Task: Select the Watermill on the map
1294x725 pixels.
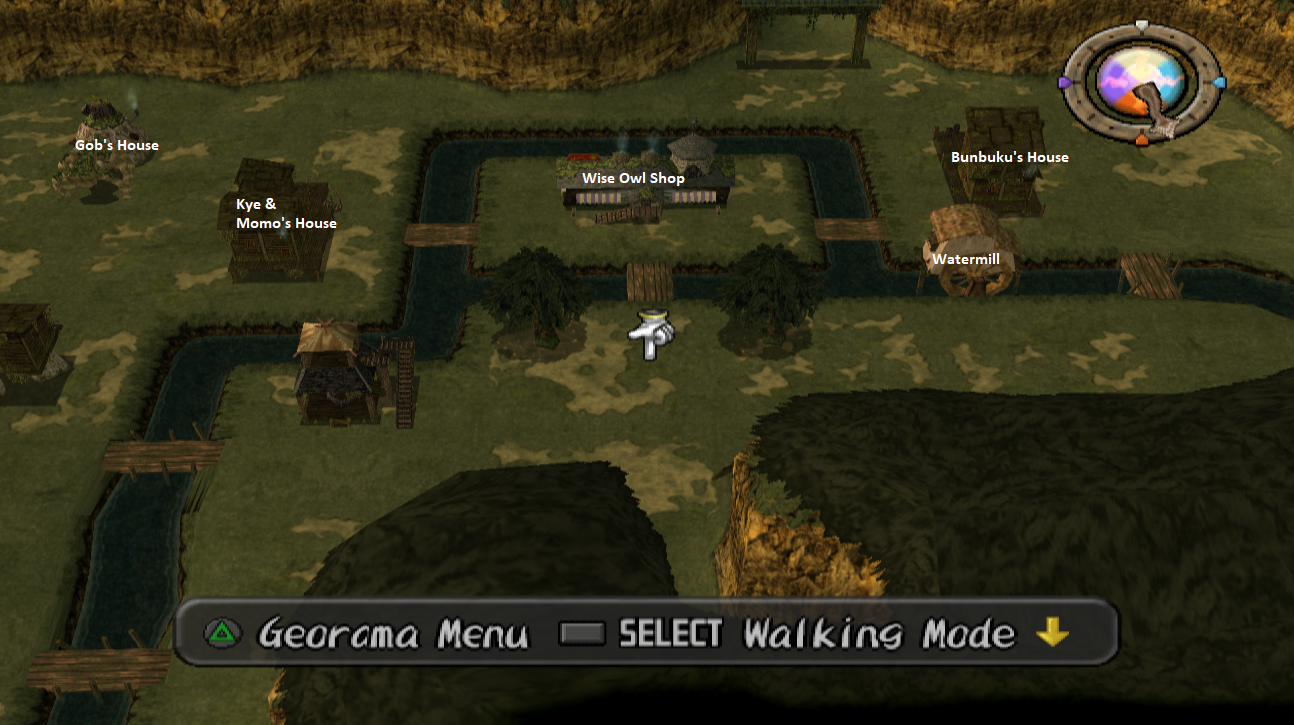Action: [966, 252]
